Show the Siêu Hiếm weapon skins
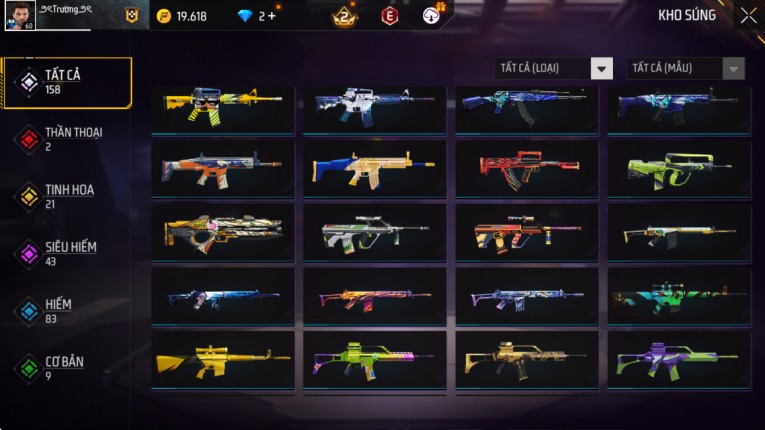Viewport: 765px width, 430px height. coord(67,253)
